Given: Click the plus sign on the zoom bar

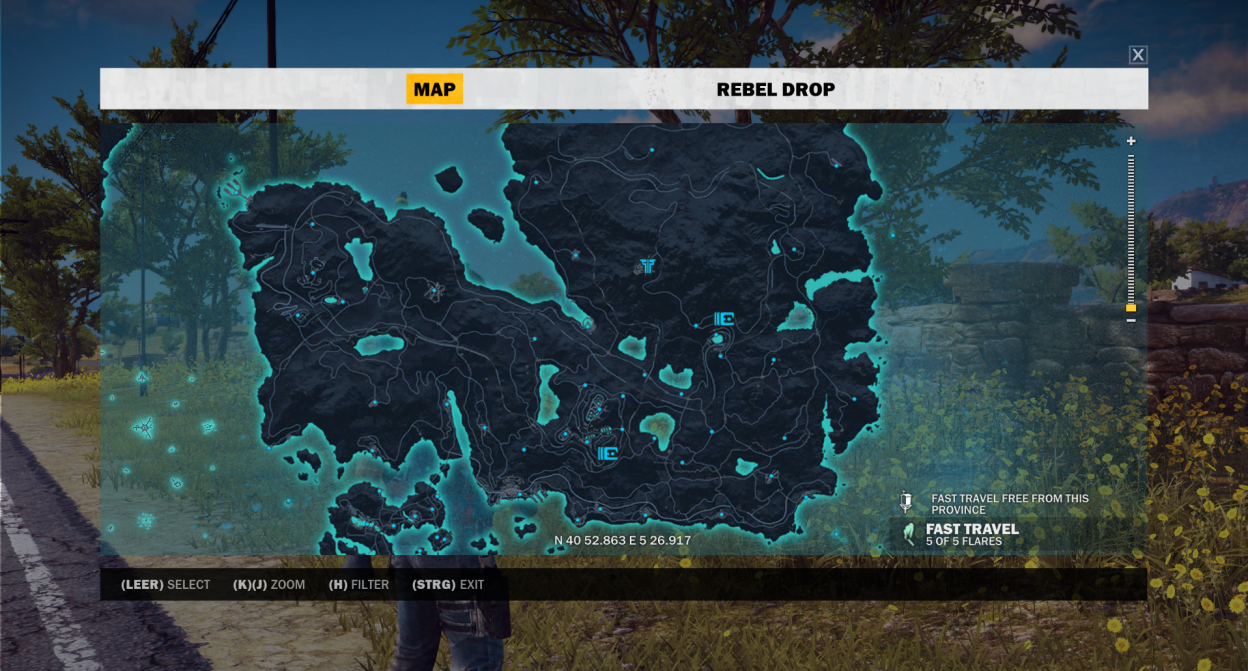Looking at the screenshot, I should 1131,141.
